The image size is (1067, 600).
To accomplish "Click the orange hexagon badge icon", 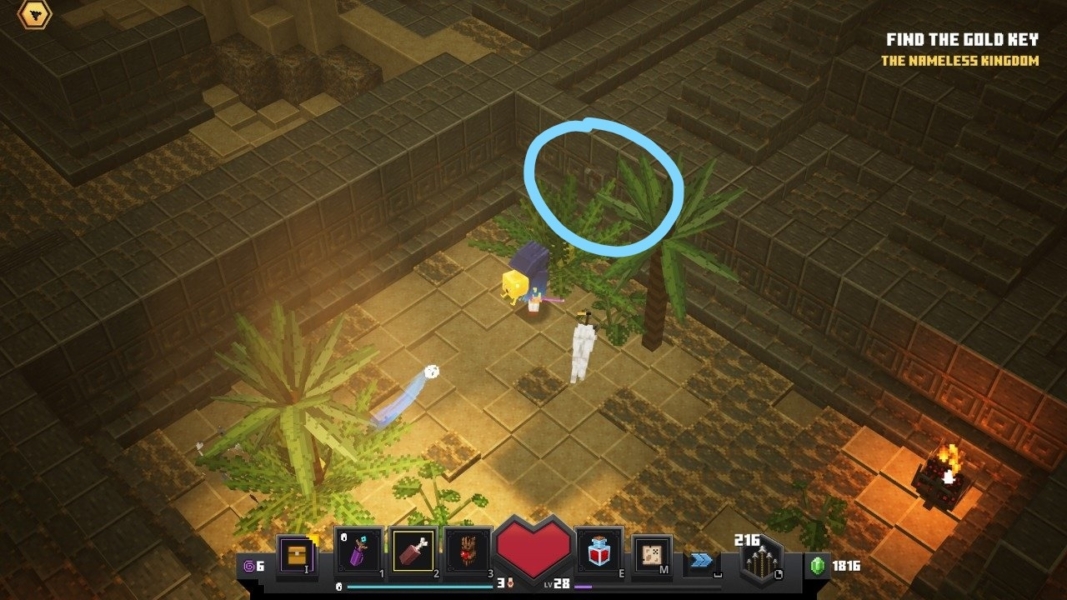I will [36, 13].
